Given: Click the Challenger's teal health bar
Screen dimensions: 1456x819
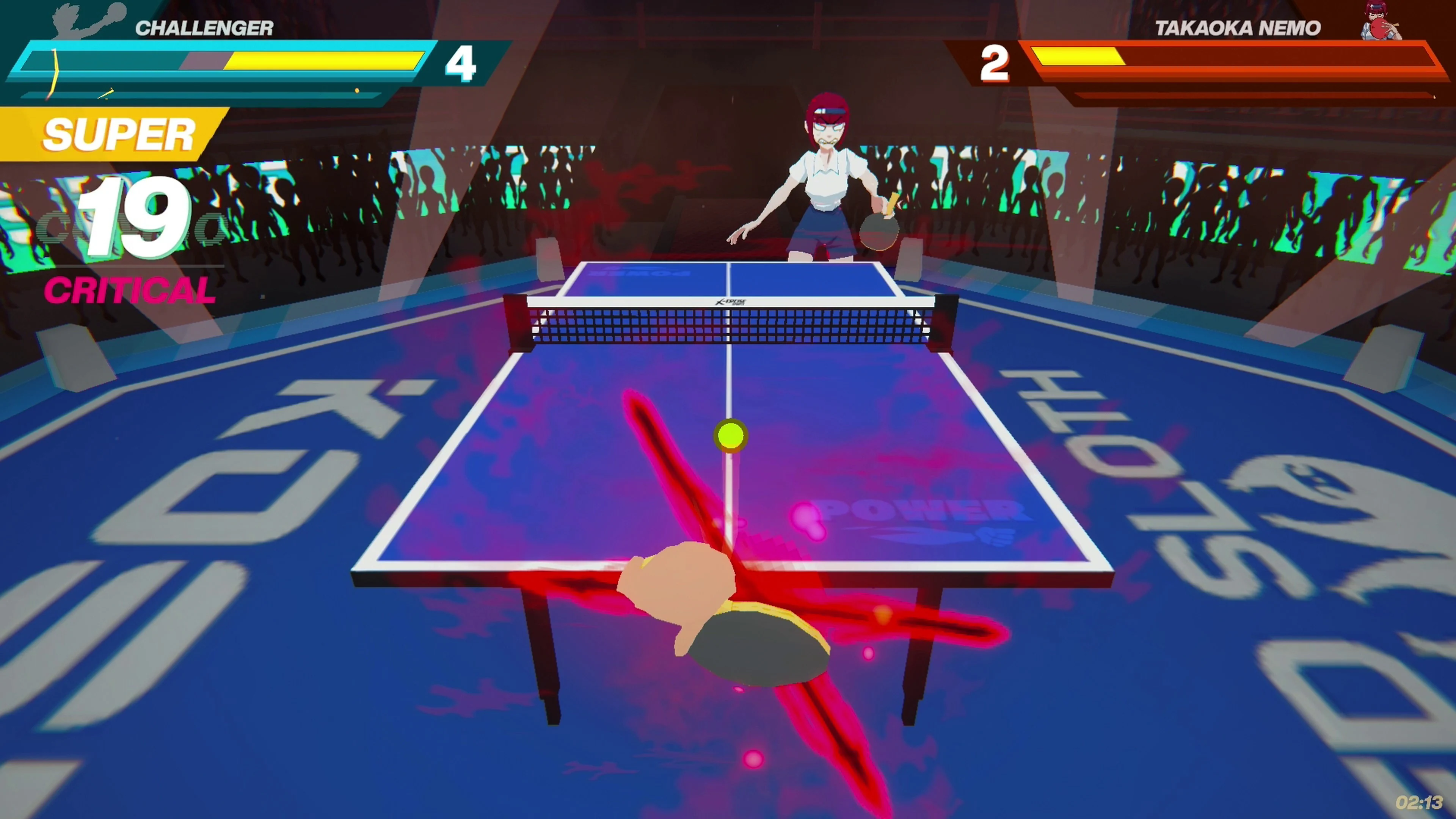Looking at the screenshot, I should [102, 61].
